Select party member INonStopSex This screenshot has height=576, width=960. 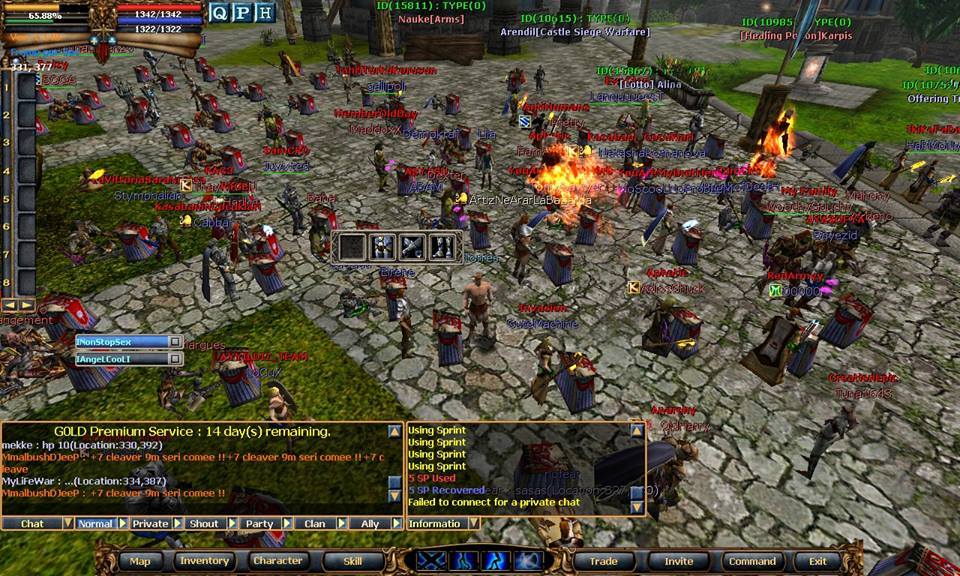[x=120, y=342]
